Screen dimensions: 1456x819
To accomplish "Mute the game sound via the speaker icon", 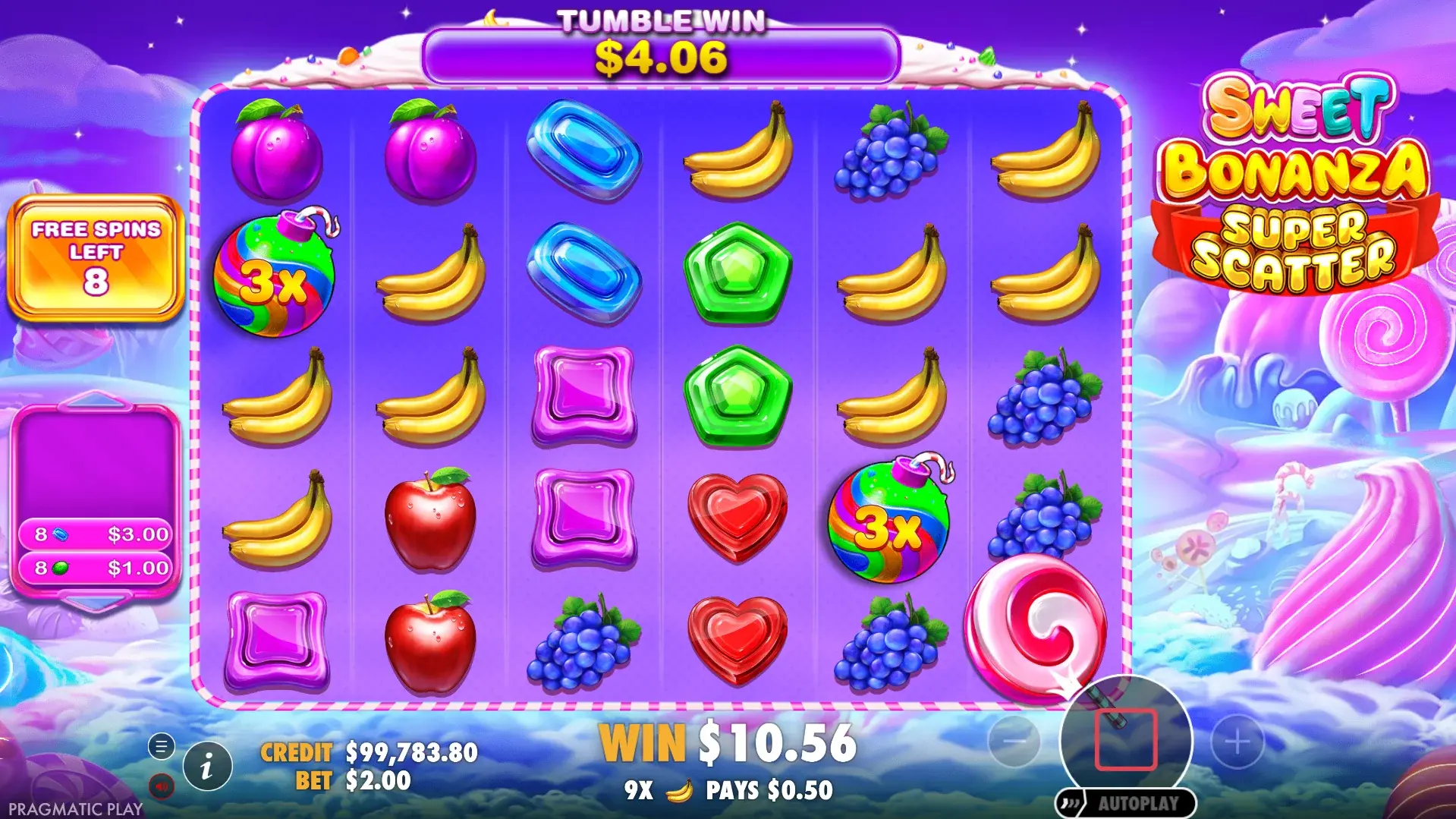I will (161, 786).
